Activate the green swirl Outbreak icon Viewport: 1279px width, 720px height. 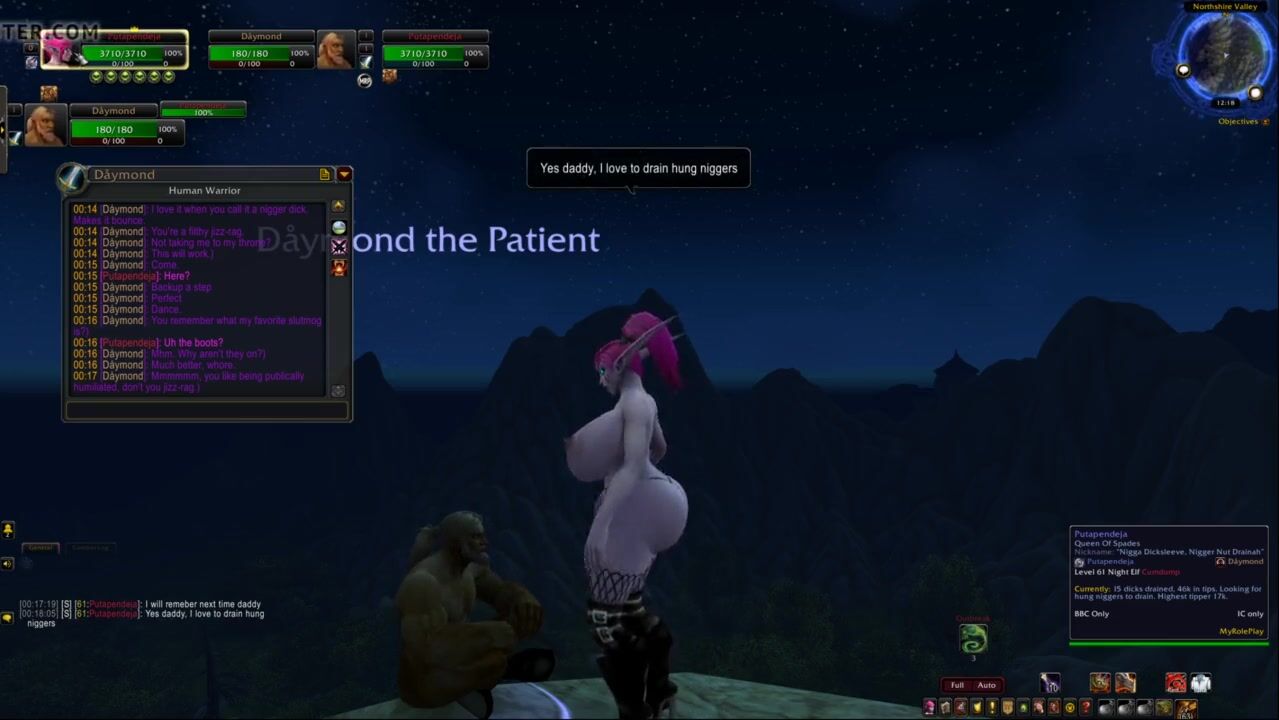[x=973, y=638]
